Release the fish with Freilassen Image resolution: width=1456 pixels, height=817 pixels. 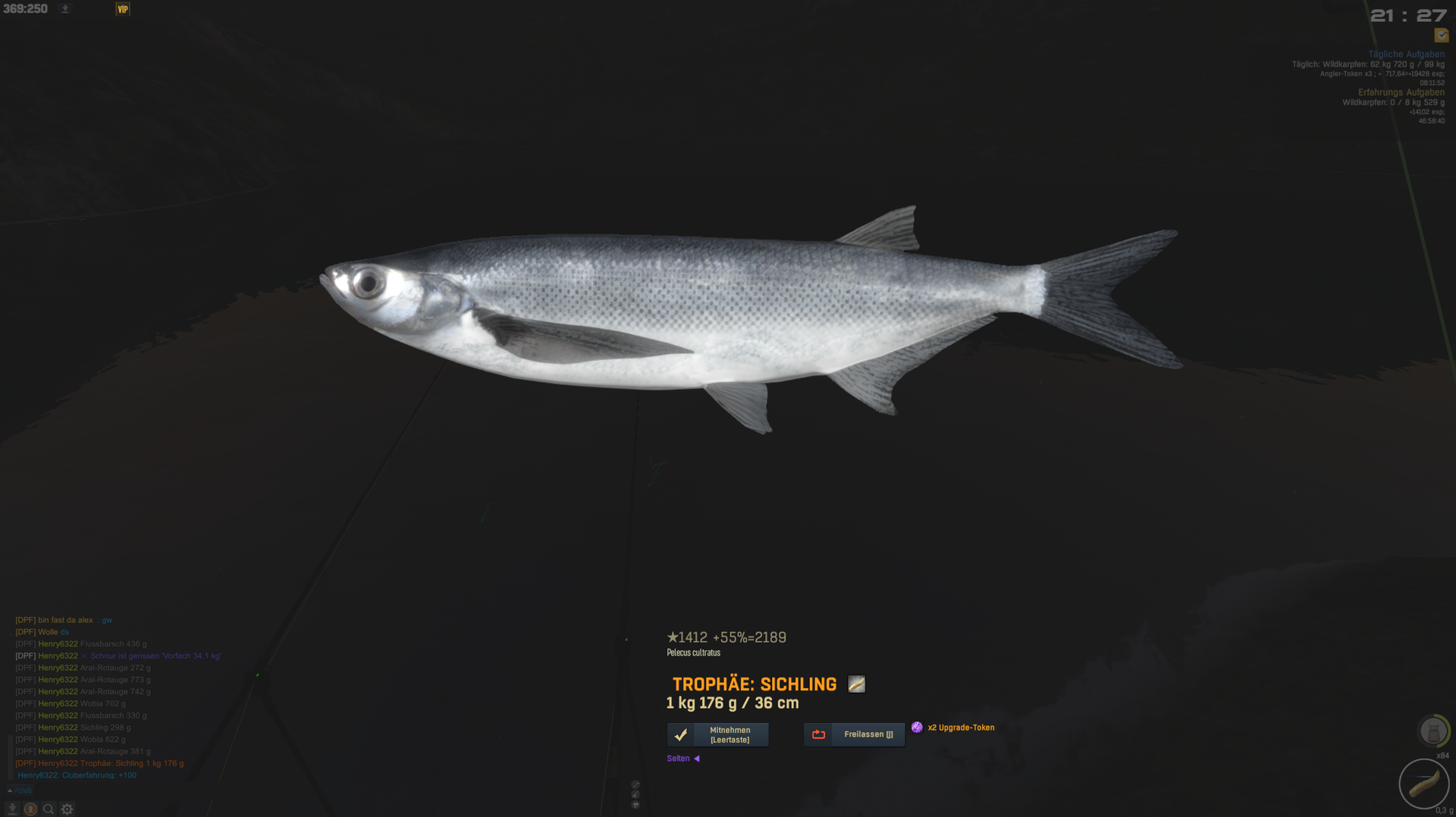click(x=854, y=734)
